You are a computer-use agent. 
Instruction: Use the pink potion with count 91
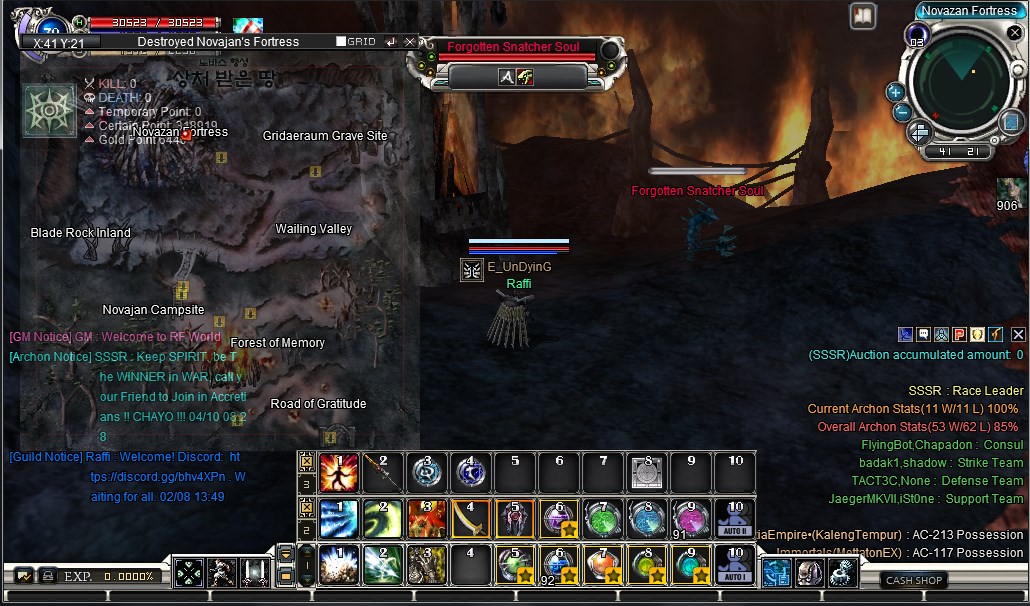click(690, 519)
